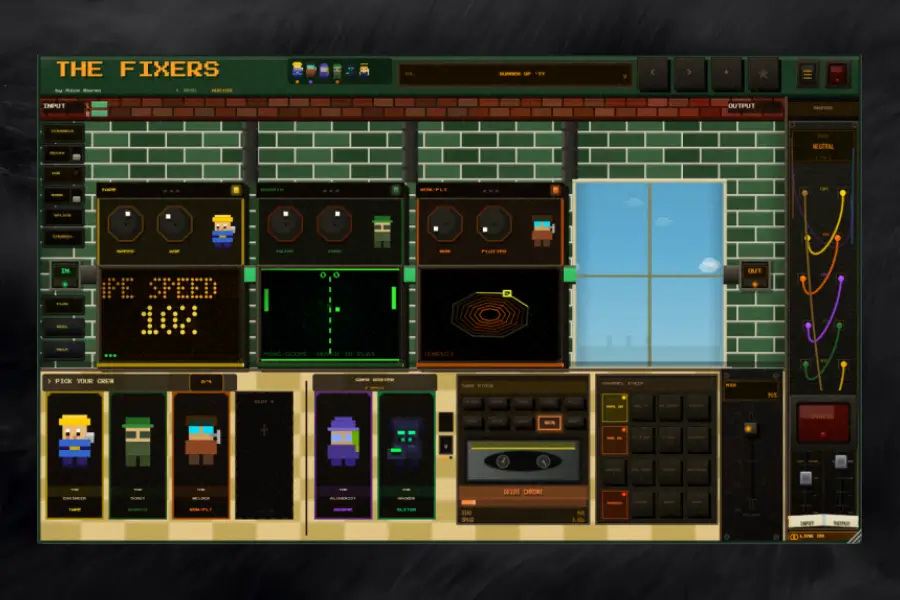Toggle the IN button on the left
Viewport: 900px width, 600px height.
tap(66, 274)
